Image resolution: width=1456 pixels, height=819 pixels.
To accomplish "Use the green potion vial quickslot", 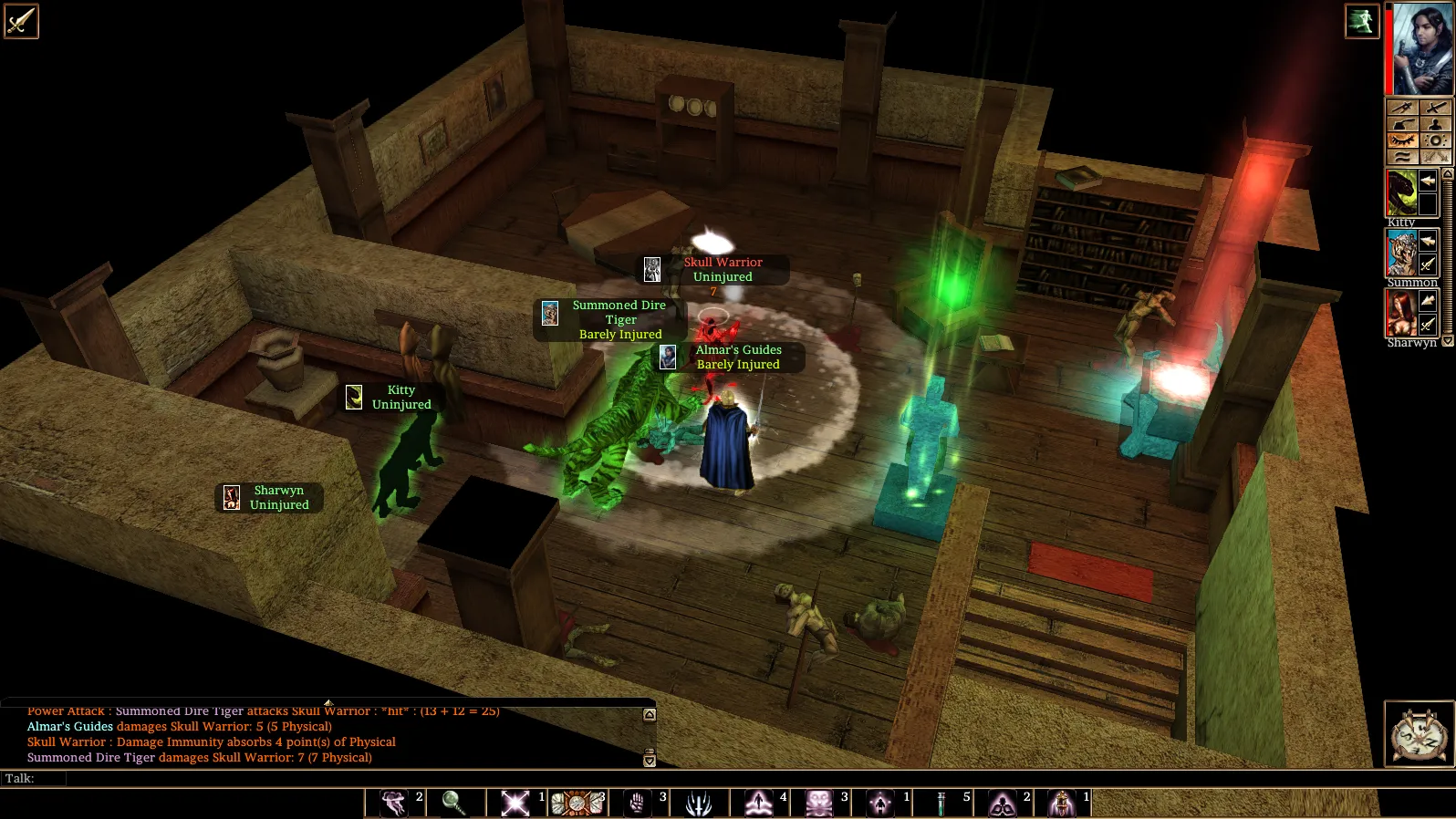I will point(941,803).
